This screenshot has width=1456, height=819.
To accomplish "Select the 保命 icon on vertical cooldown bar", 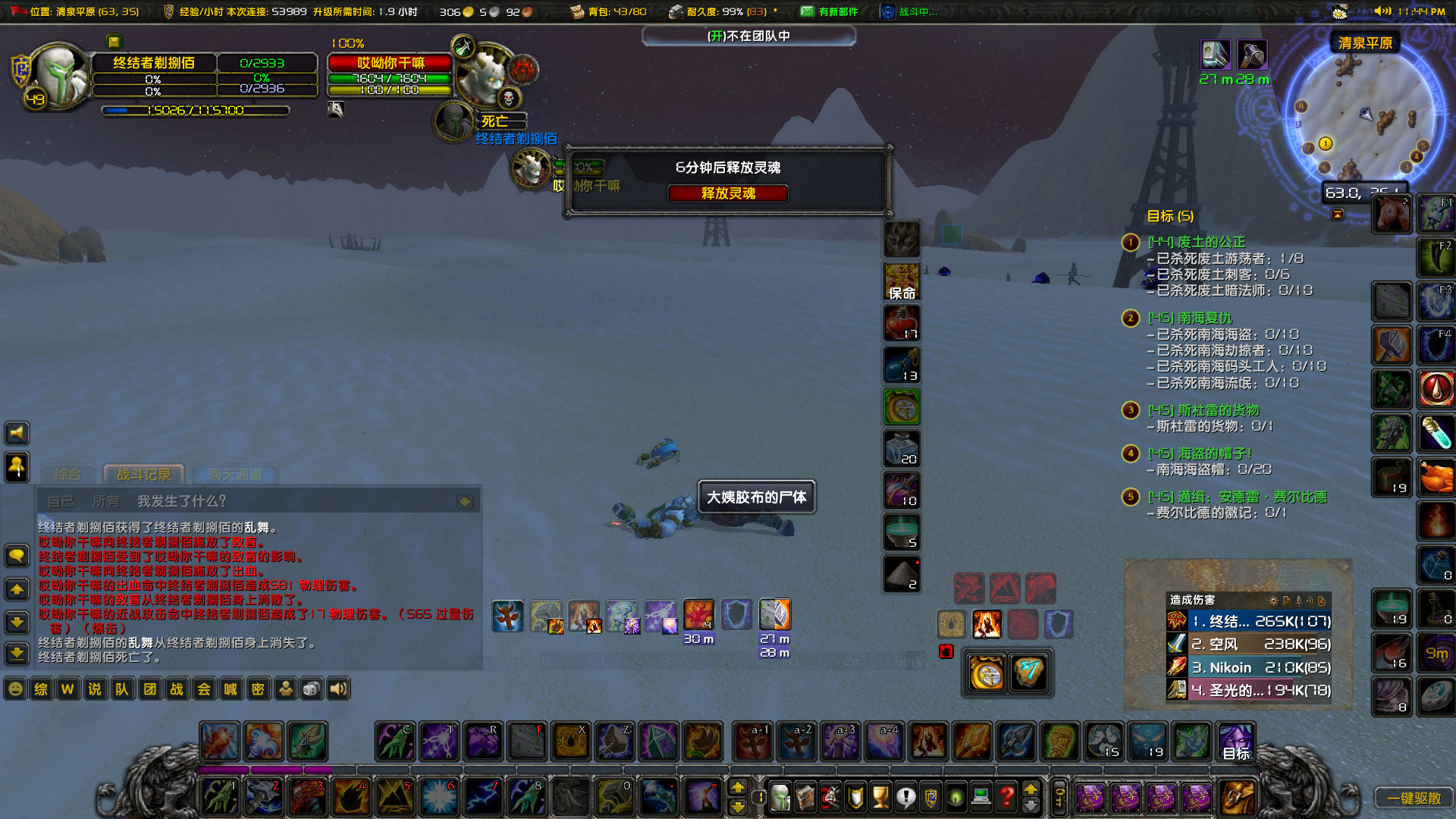I will [901, 281].
